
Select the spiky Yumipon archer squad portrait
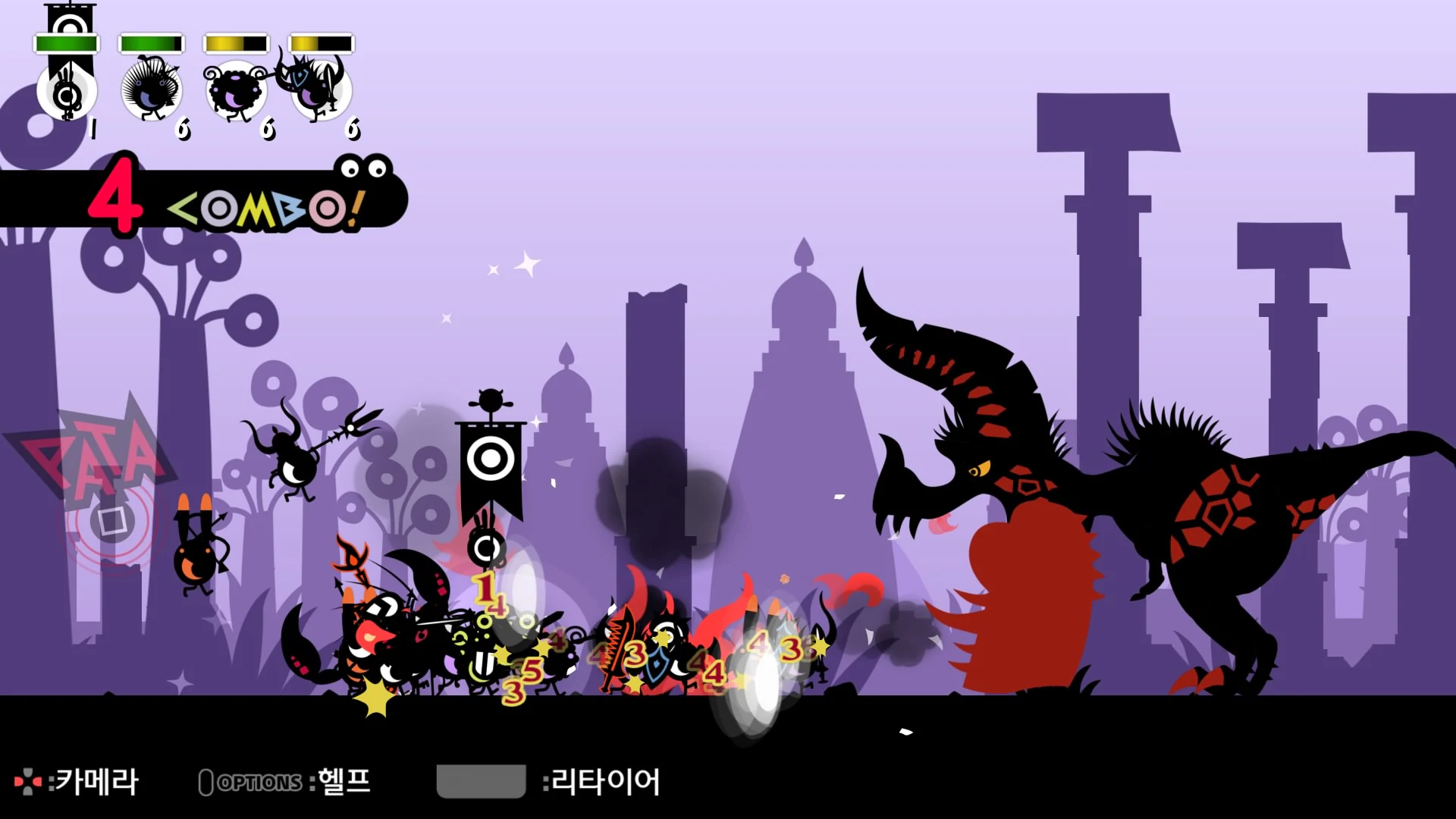pos(152,87)
